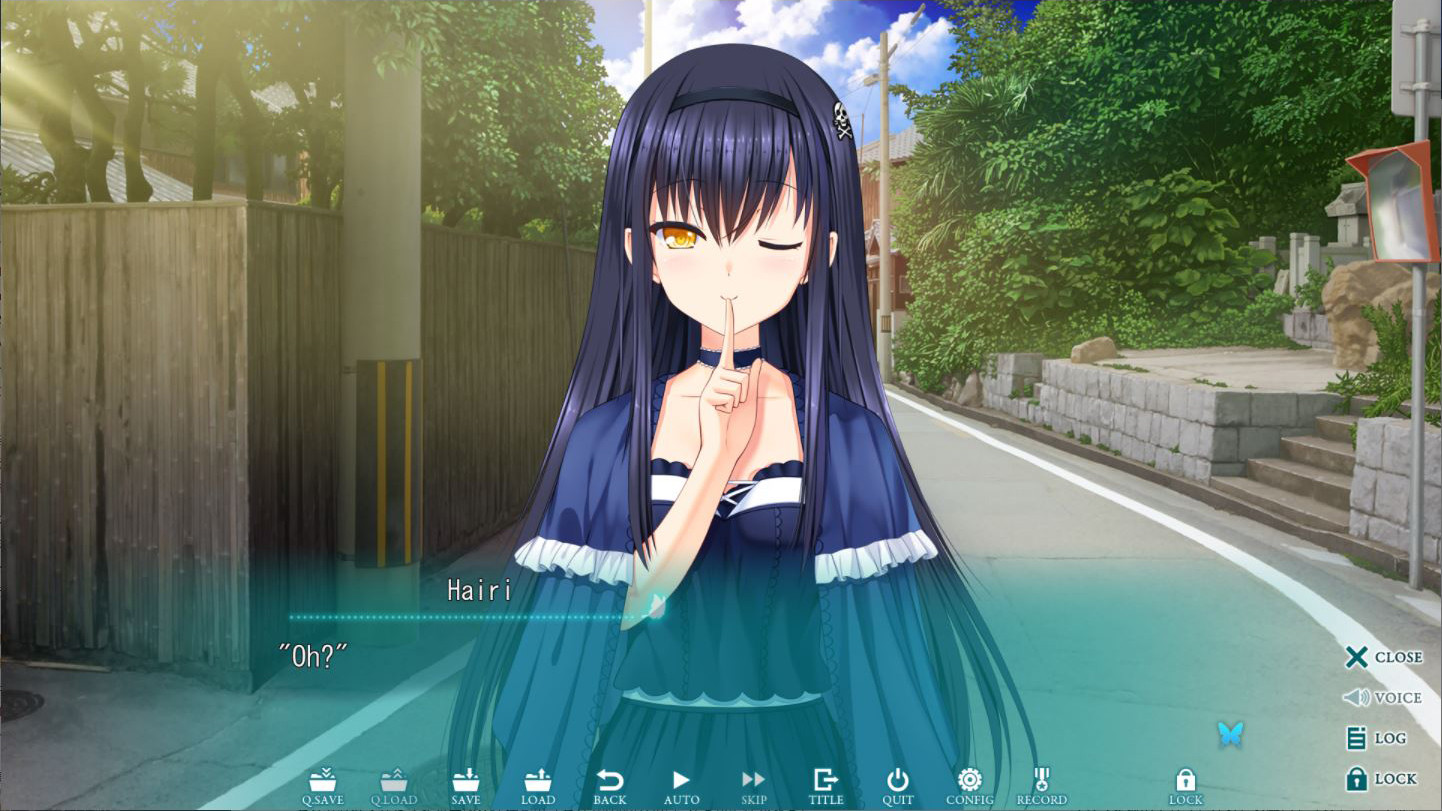Perform a quick save with Q.SAVE
Screen dimensions: 1442x811
[324, 785]
